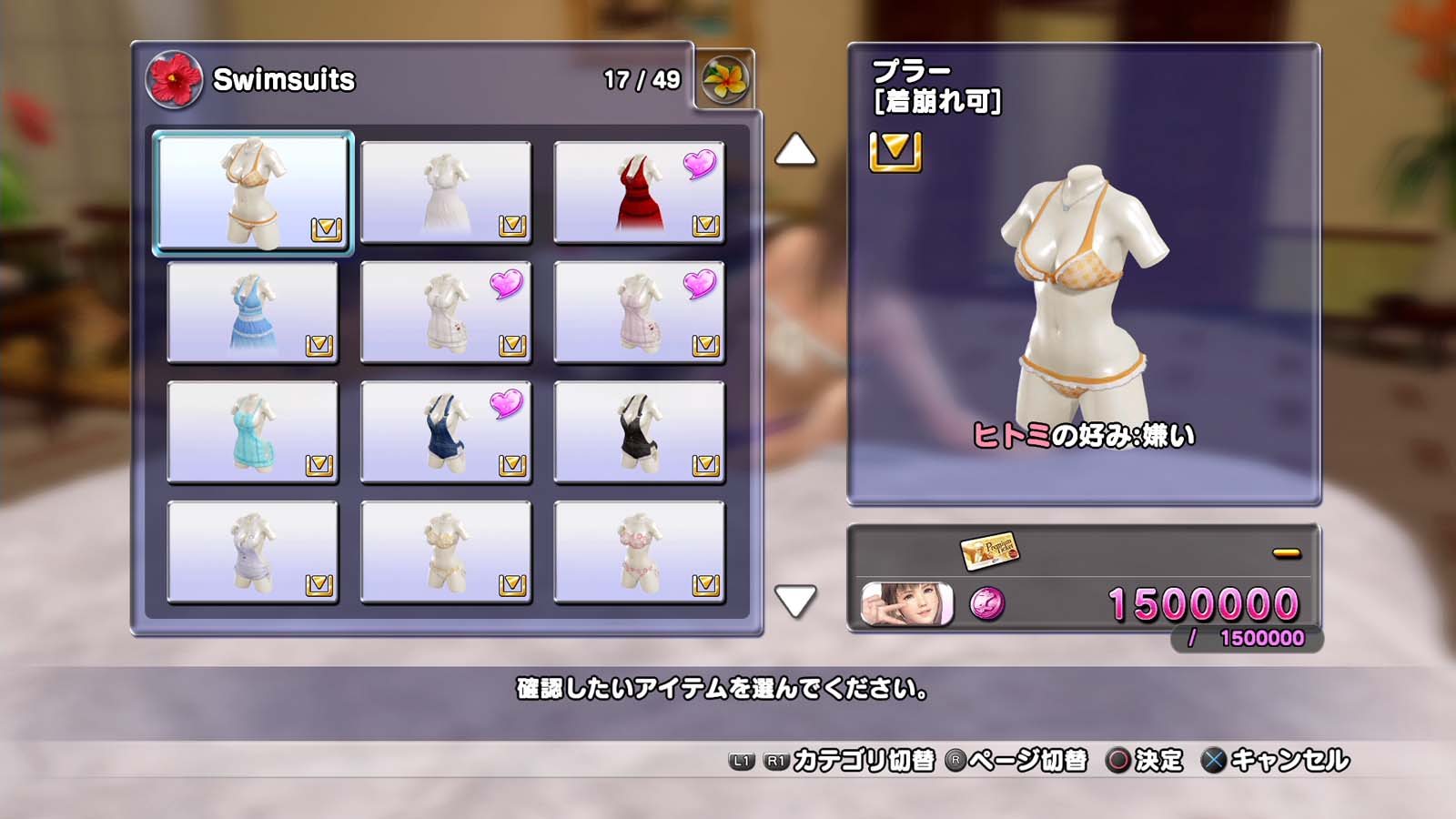Screen dimensions: 1456x819
Task: Choose the red halter dress swimsuit
Action: coord(639,193)
